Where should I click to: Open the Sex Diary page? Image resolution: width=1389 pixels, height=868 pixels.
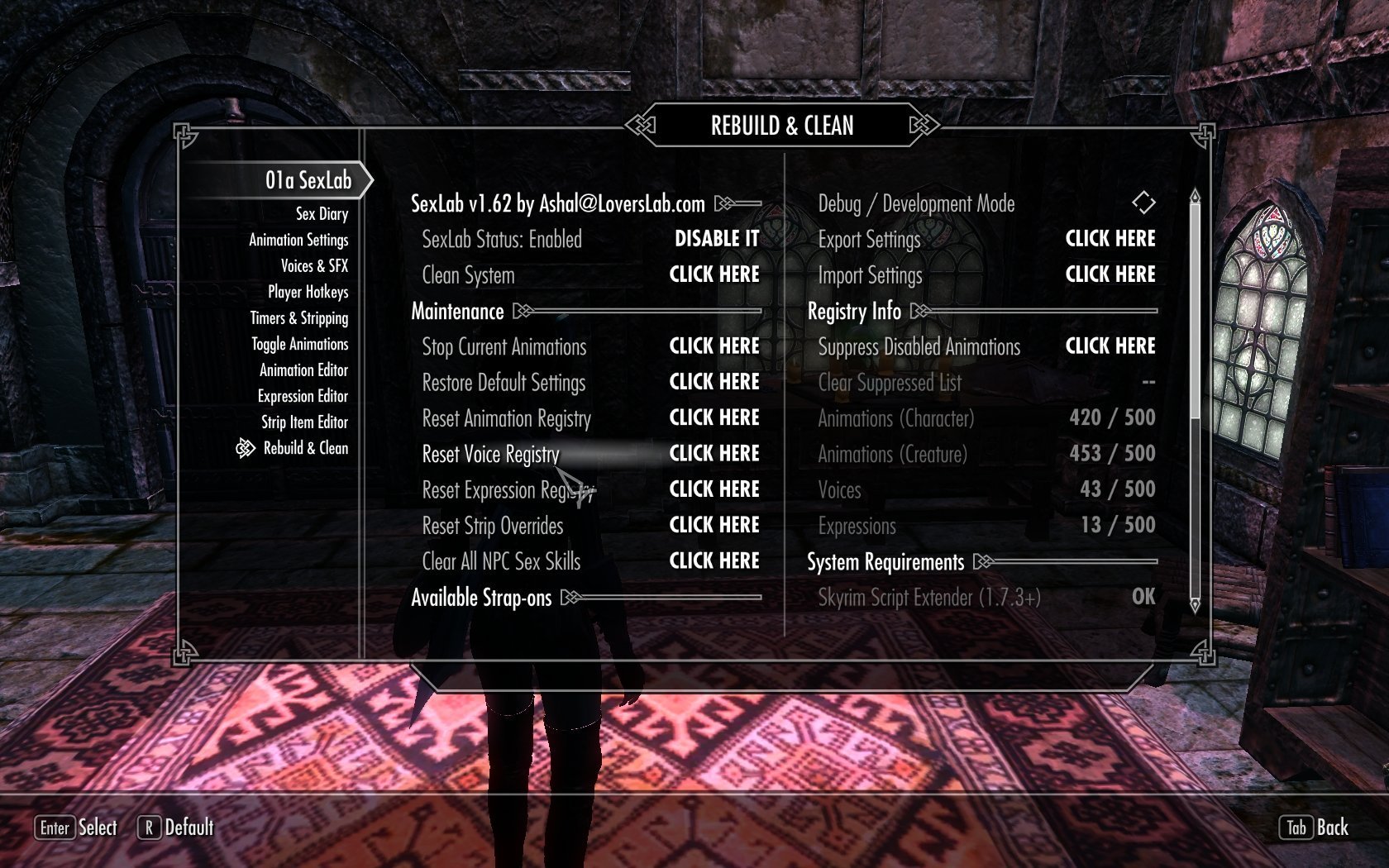coord(322,214)
